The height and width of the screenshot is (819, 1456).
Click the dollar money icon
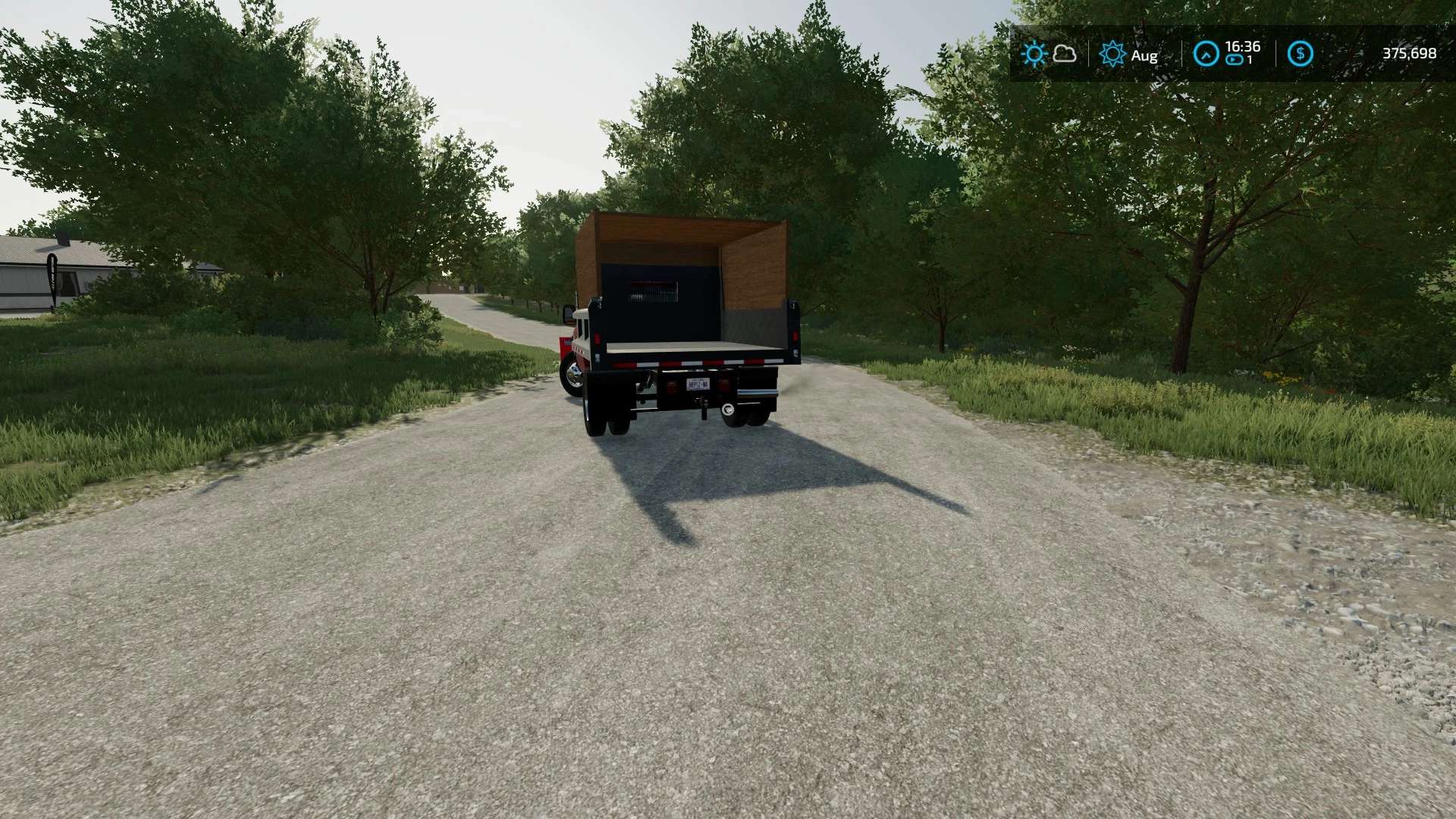coord(1301,54)
